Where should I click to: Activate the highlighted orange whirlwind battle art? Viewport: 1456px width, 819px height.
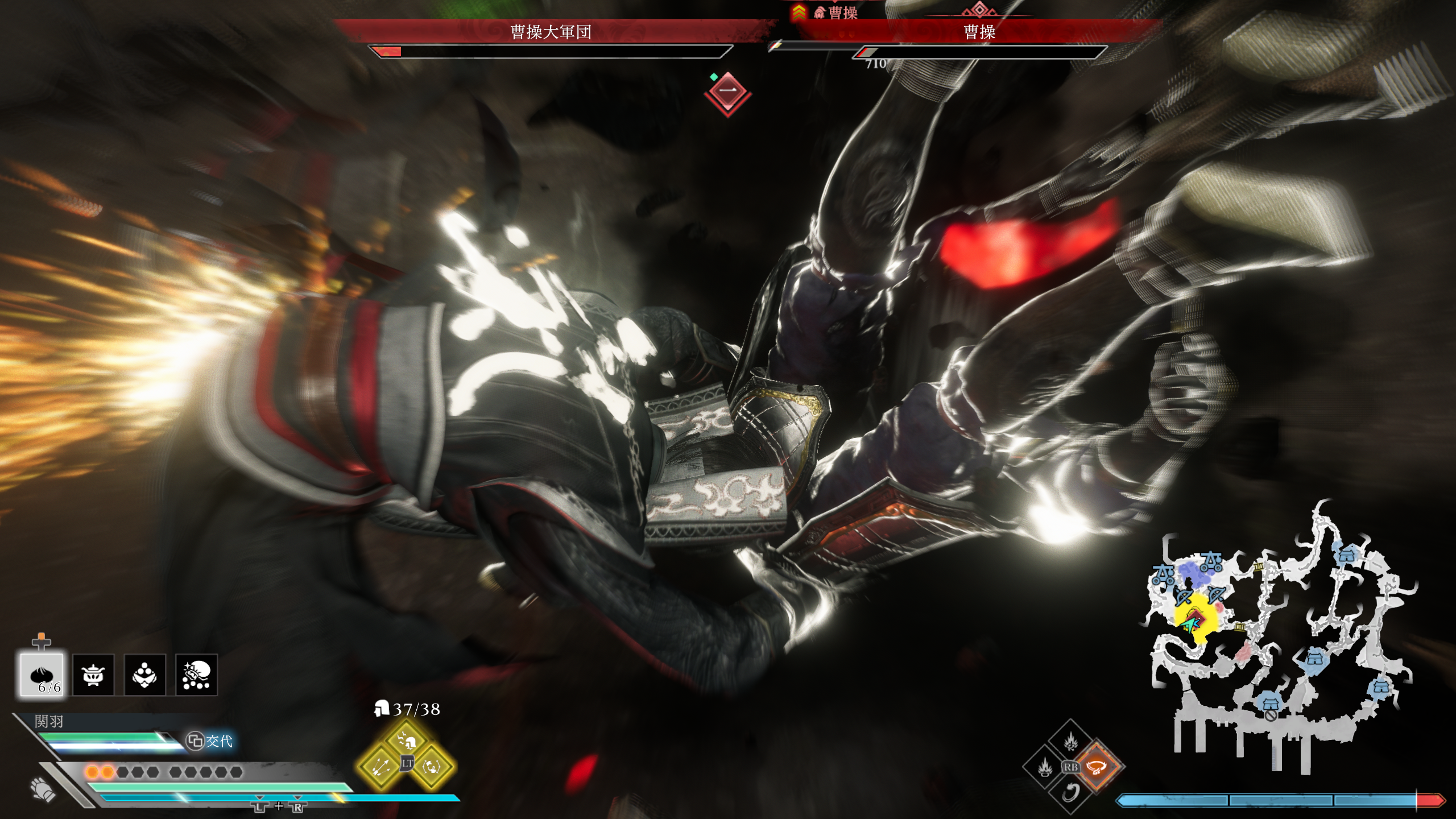(x=1096, y=767)
